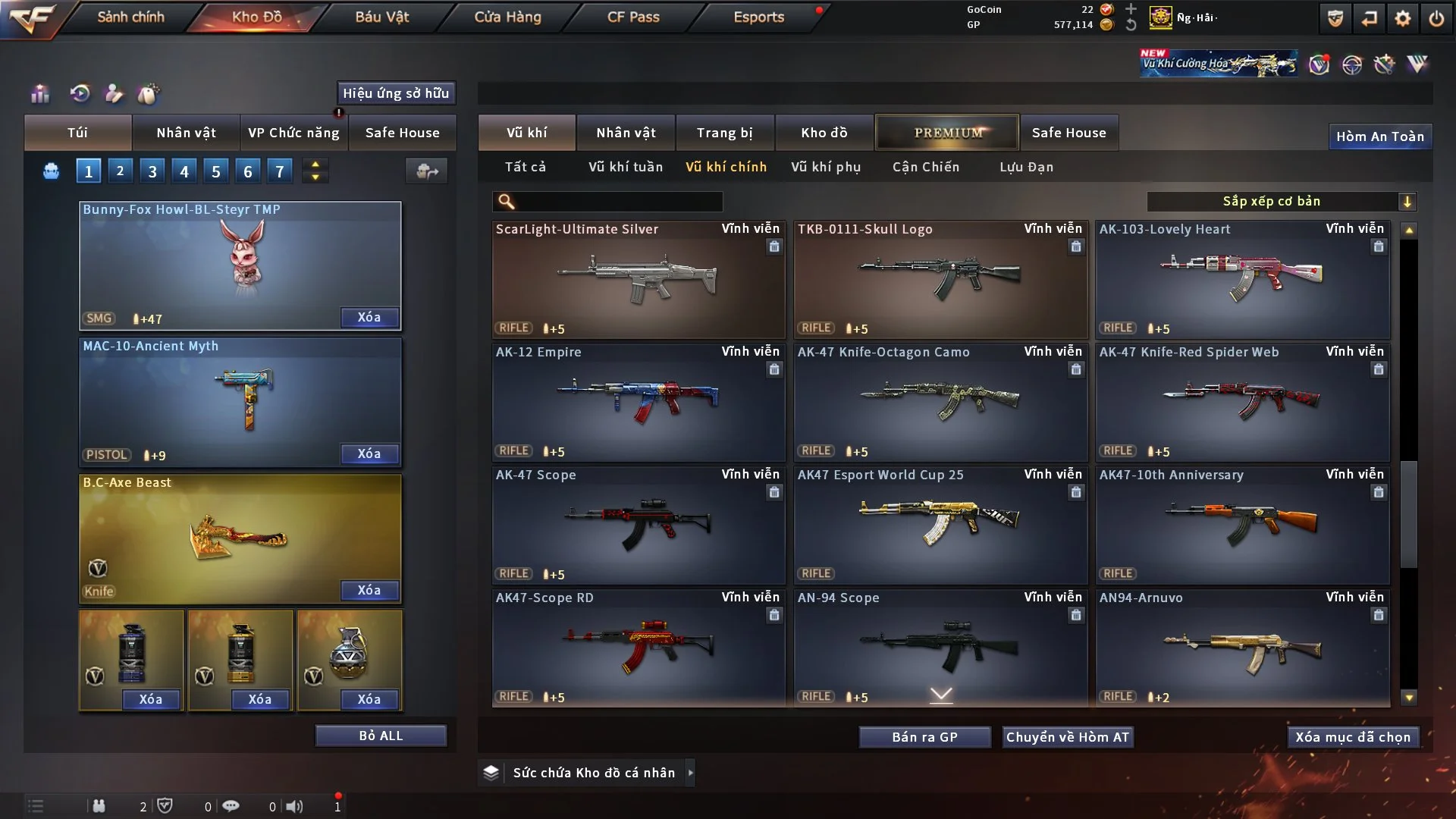Select the AK-12 Empire rifle
This screenshot has width=1456, height=819.
(x=638, y=402)
